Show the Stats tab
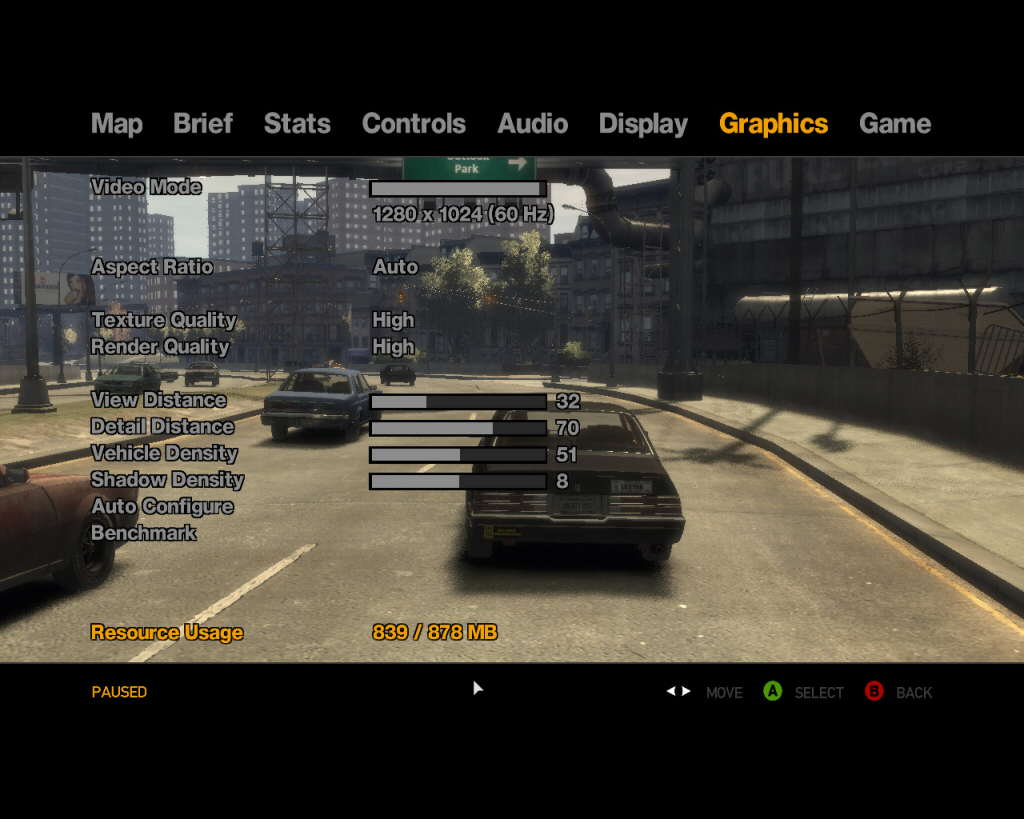The height and width of the screenshot is (819, 1024). point(297,124)
